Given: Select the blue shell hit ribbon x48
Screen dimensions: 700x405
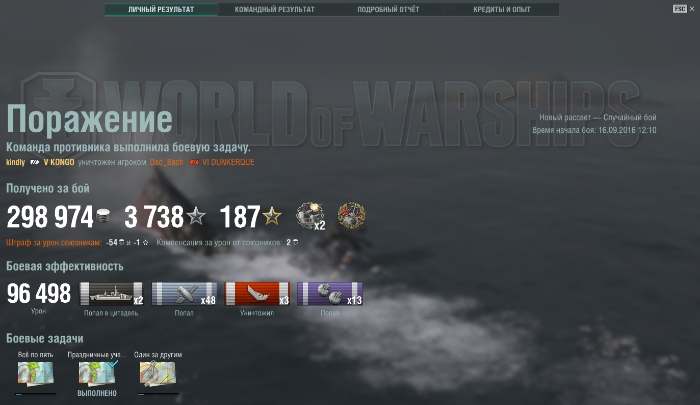Looking at the screenshot, I should 185,294.
